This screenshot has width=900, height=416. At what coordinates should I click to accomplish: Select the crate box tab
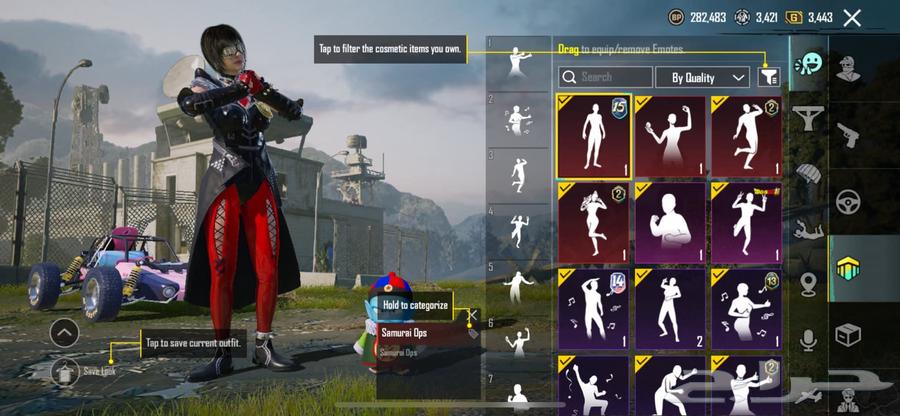coord(849,335)
